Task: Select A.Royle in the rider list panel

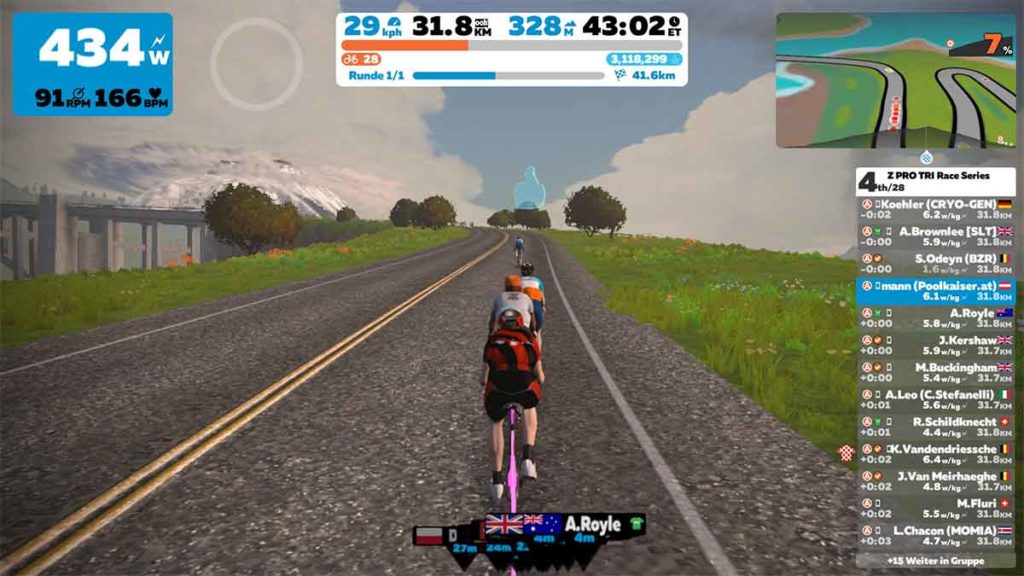Action: click(x=935, y=318)
